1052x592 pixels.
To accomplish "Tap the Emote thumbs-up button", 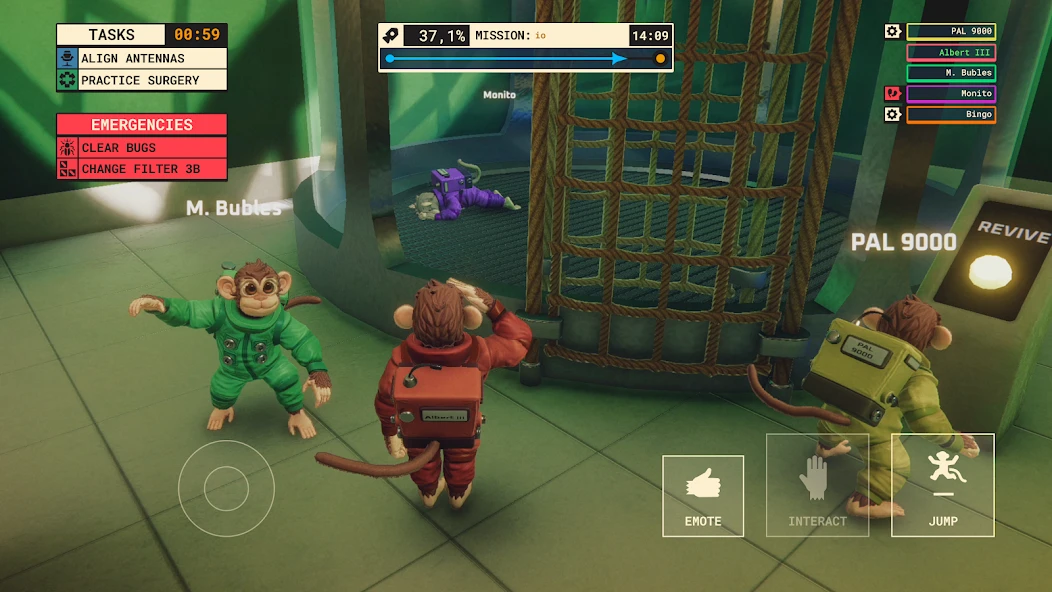I will [702, 495].
